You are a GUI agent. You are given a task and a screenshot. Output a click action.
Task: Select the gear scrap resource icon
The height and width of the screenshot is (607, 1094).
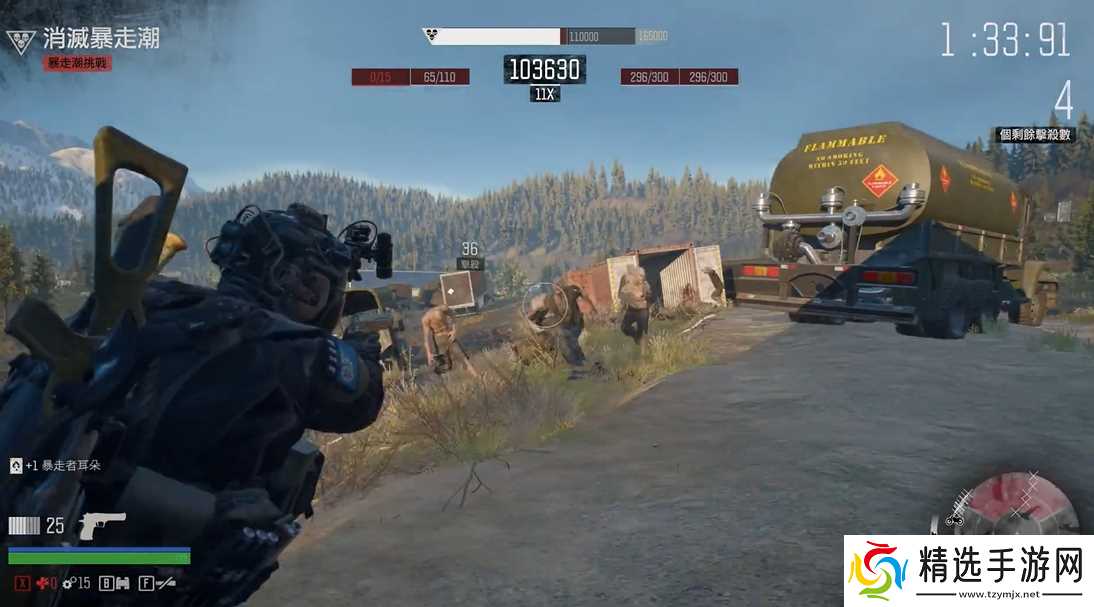[x=67, y=582]
